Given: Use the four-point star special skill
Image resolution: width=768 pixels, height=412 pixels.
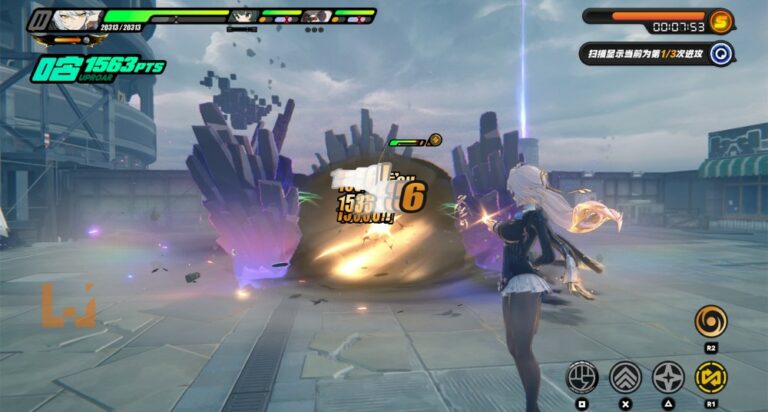Looking at the screenshot, I should click(x=668, y=376).
